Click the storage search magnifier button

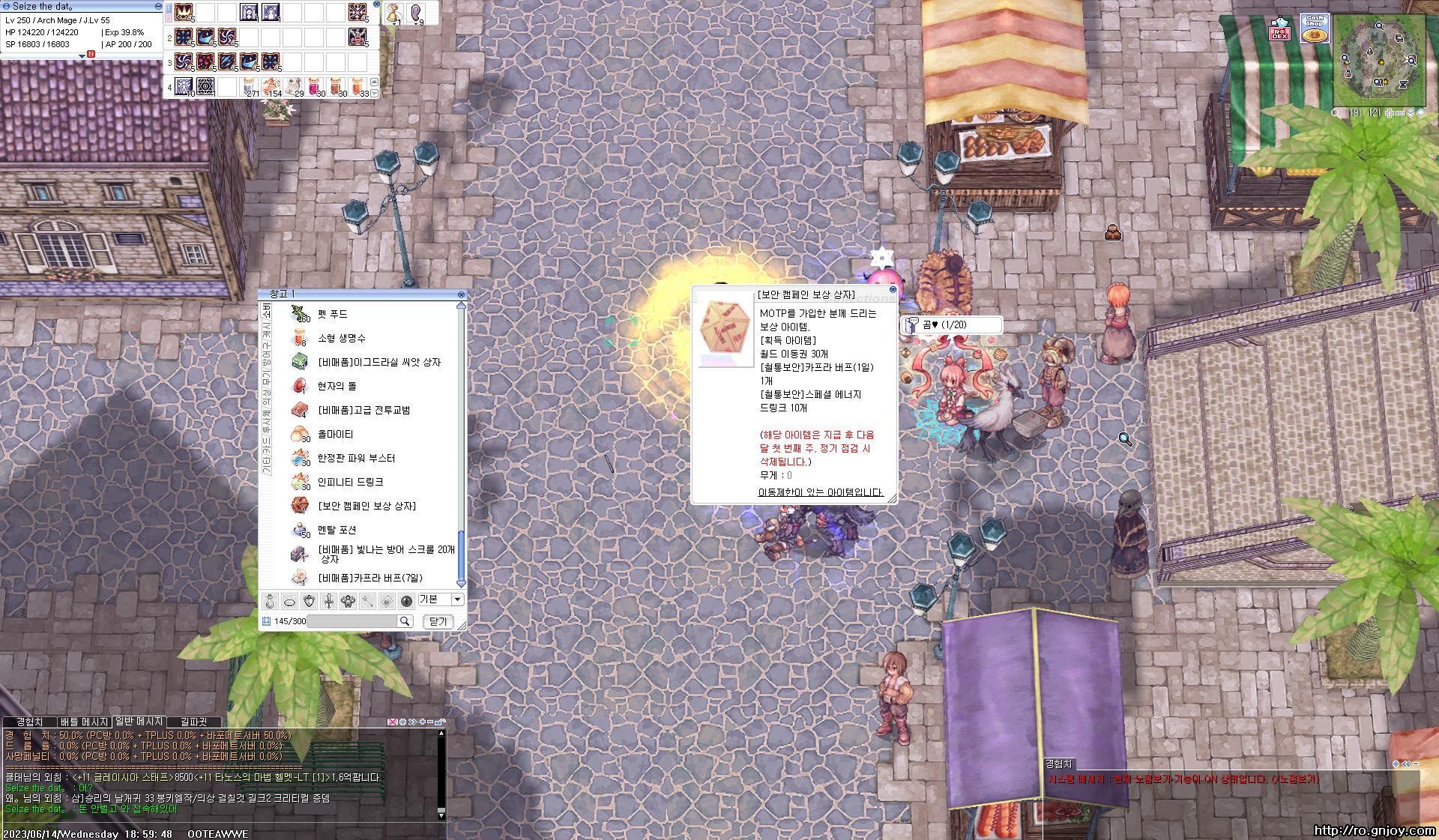click(405, 621)
